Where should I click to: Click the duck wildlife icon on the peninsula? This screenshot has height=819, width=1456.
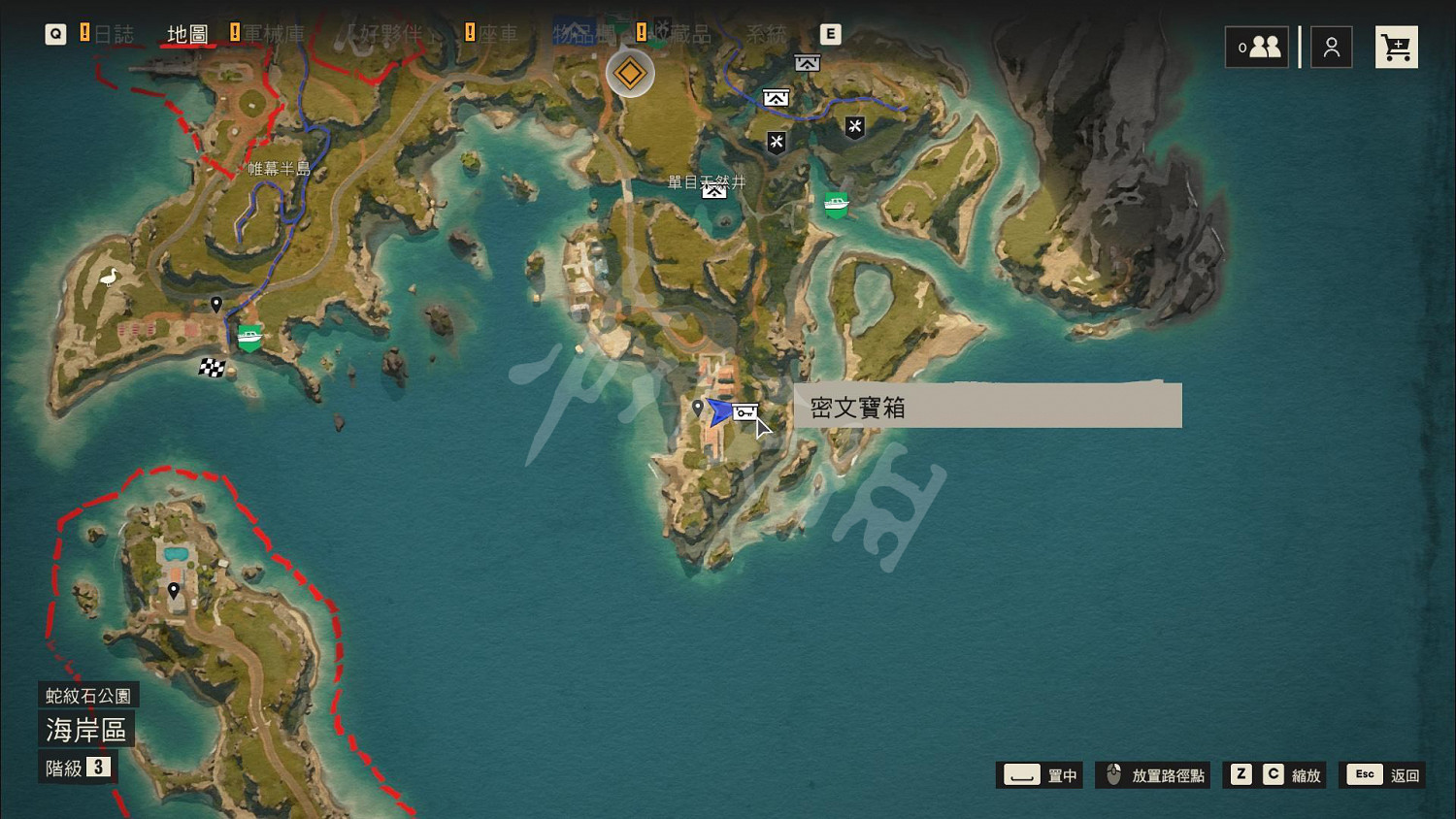(110, 278)
